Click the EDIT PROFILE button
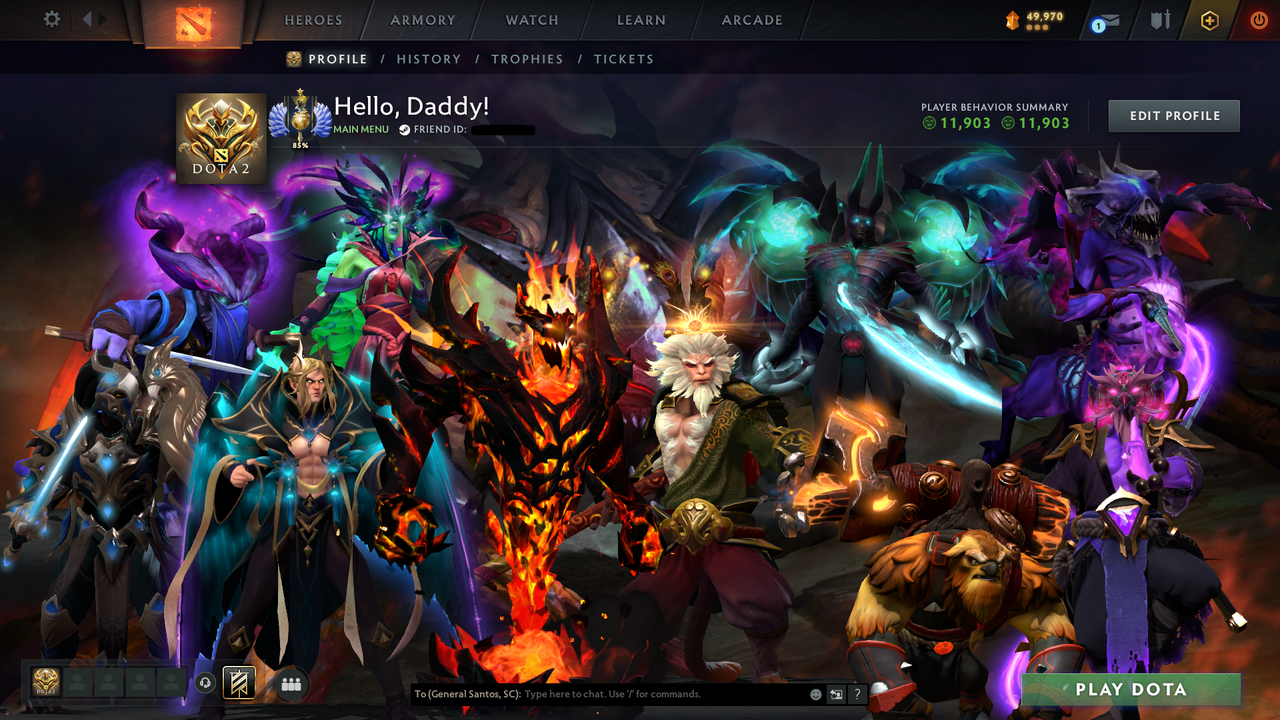This screenshot has width=1280, height=720. (x=1173, y=115)
